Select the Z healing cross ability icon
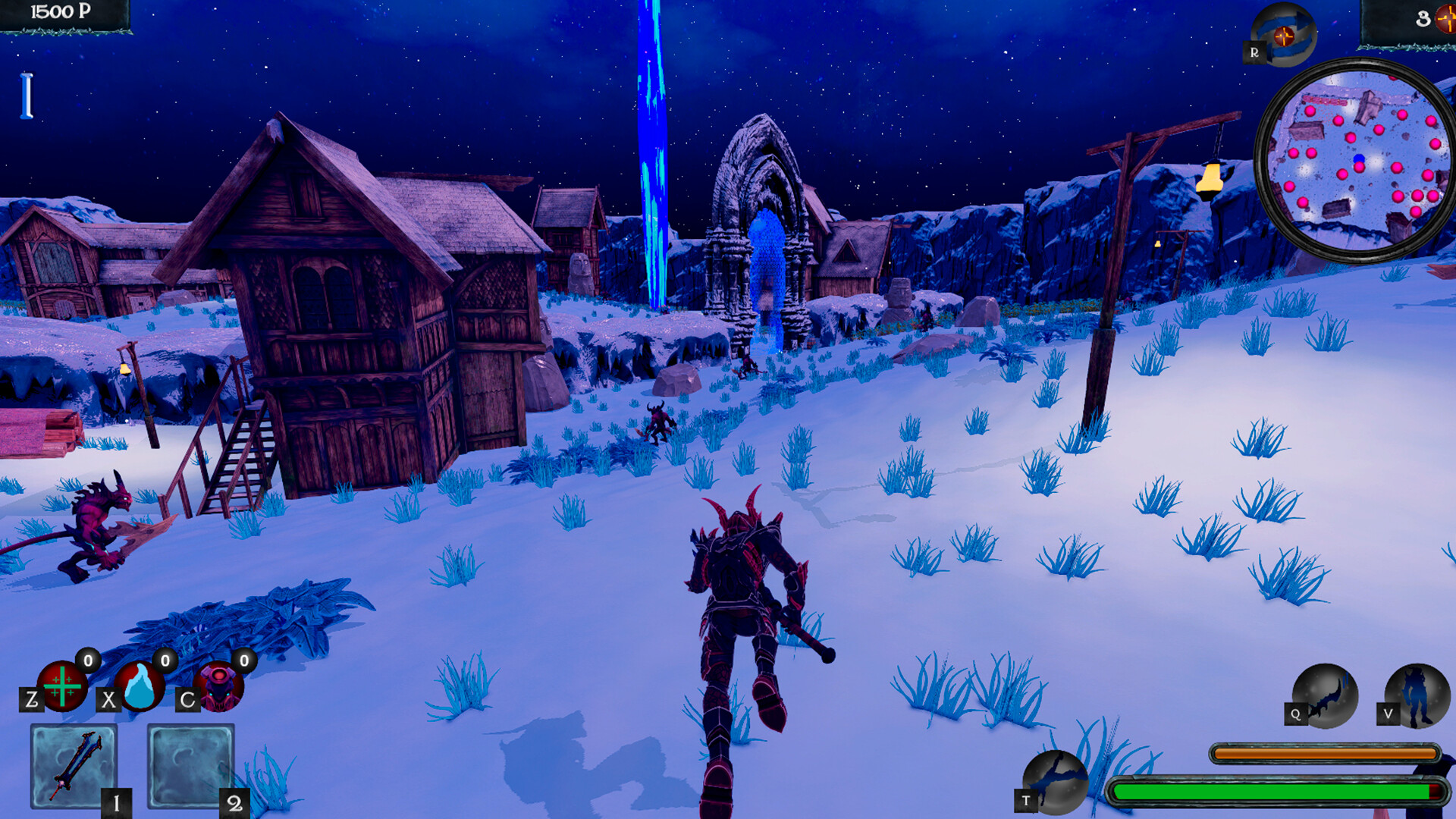Image resolution: width=1456 pixels, height=819 pixels. point(63,688)
